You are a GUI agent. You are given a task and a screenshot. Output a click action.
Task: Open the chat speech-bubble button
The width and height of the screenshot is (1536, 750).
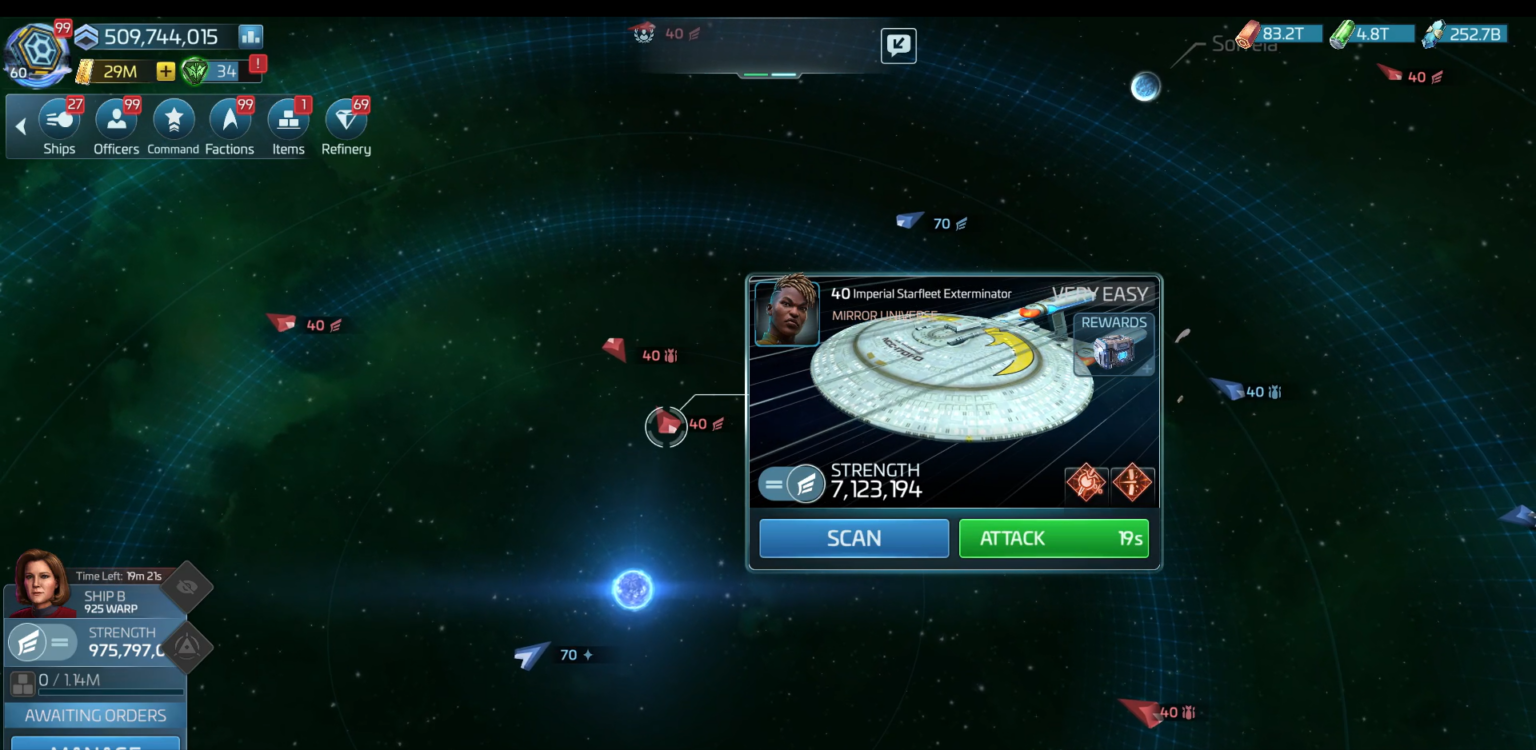click(898, 45)
